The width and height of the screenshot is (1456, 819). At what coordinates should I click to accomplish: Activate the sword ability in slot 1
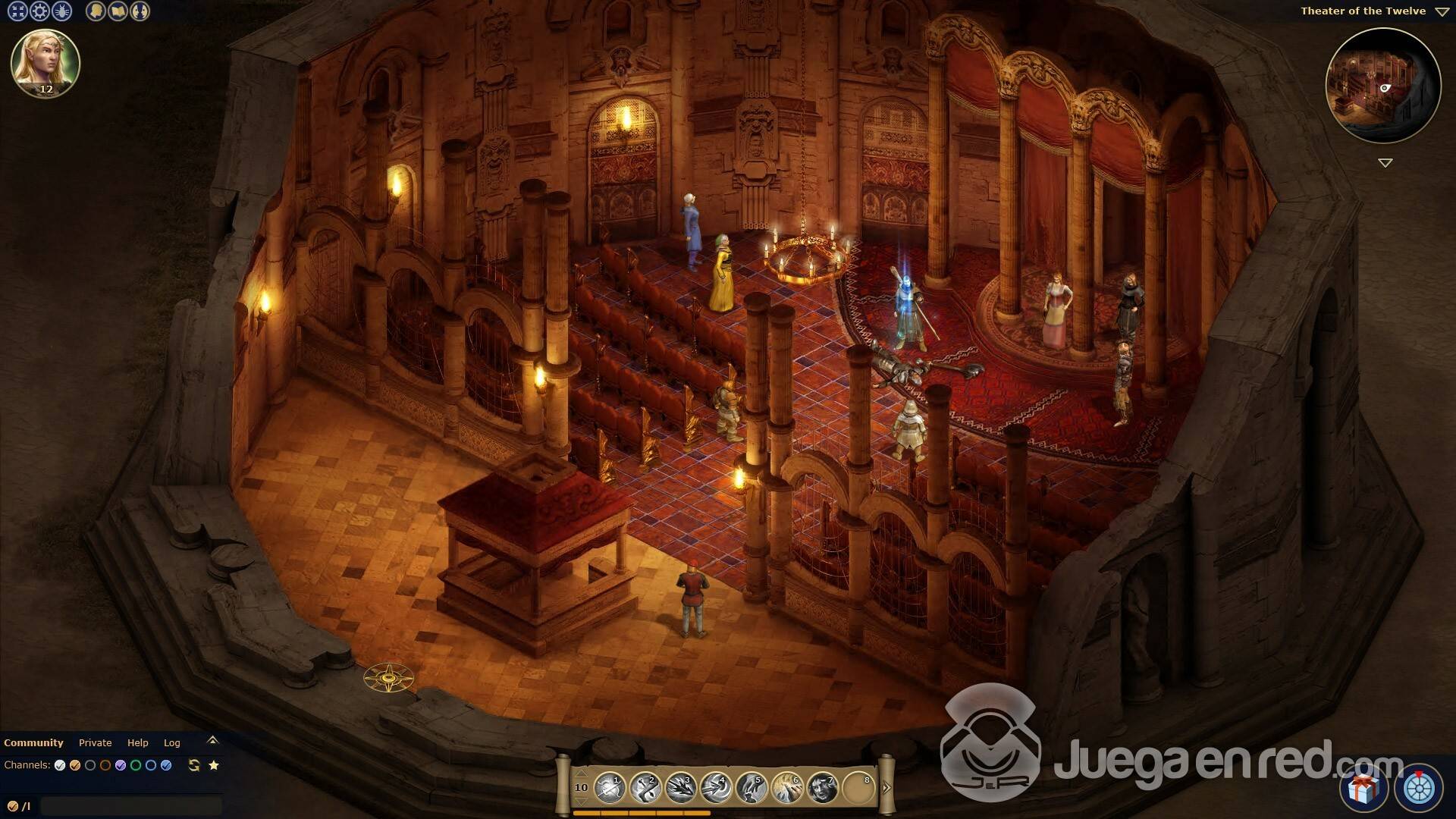[610, 788]
